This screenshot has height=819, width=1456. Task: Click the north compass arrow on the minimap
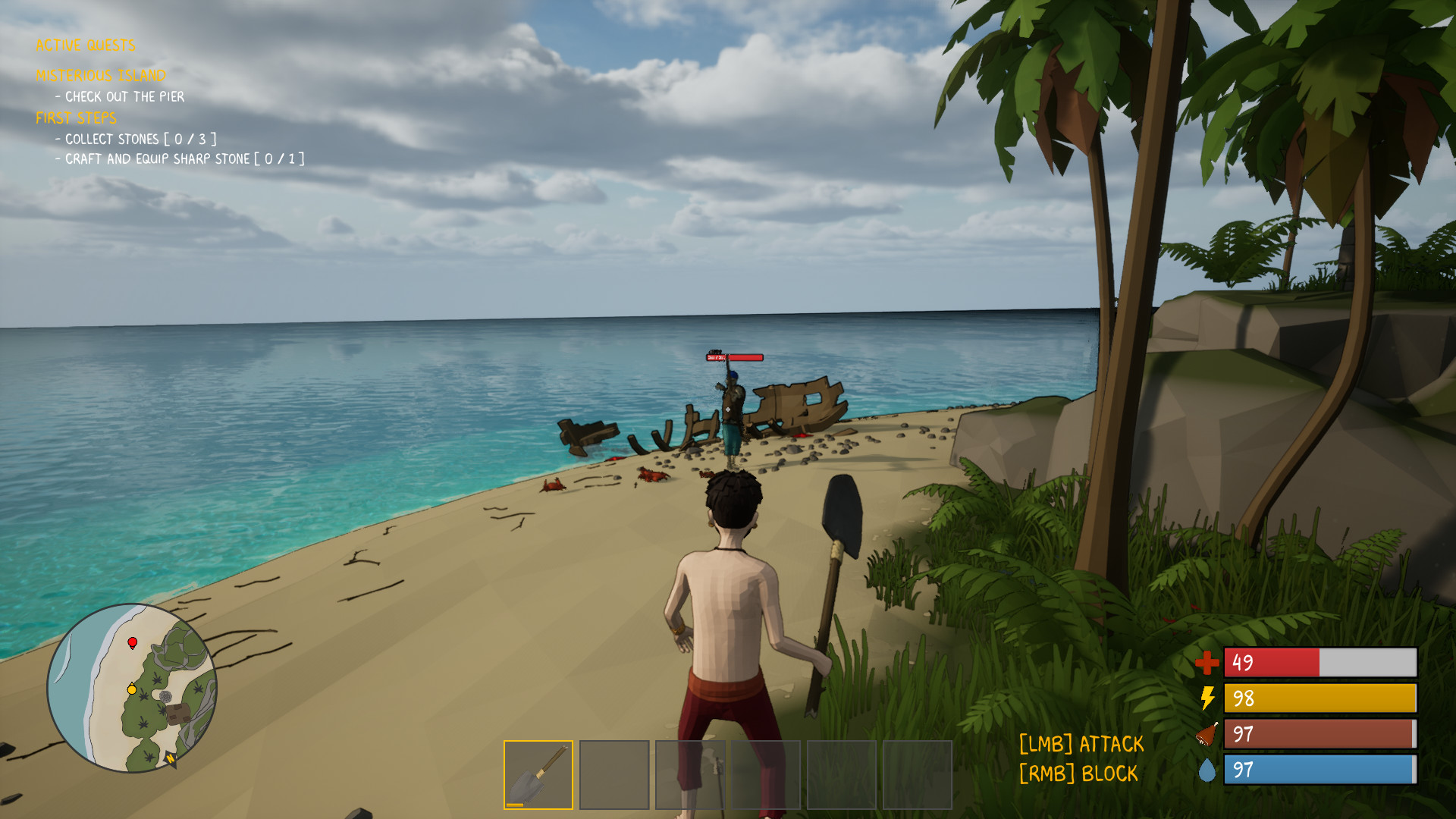coord(171,758)
